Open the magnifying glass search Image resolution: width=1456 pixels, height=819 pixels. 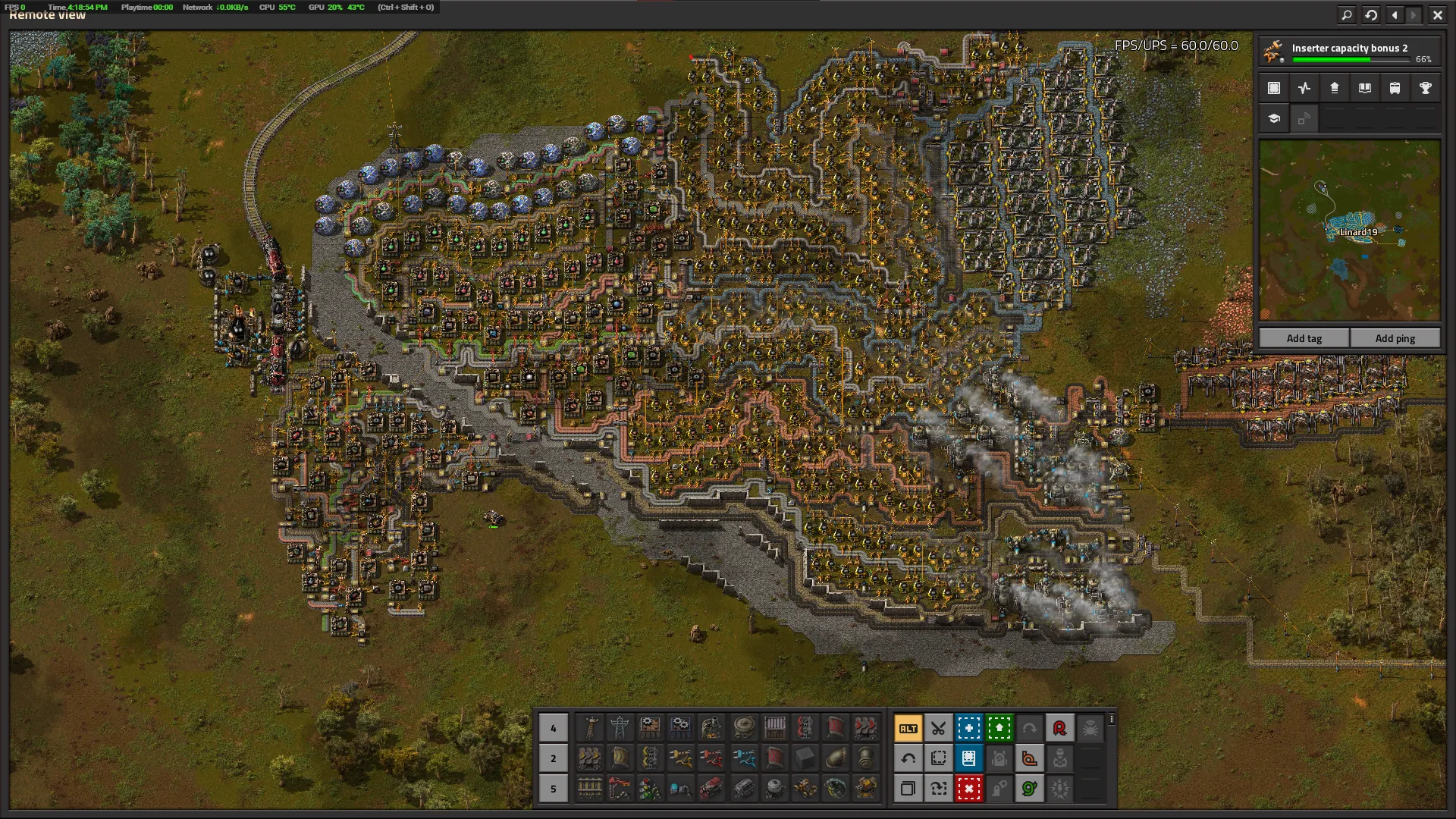(1347, 14)
